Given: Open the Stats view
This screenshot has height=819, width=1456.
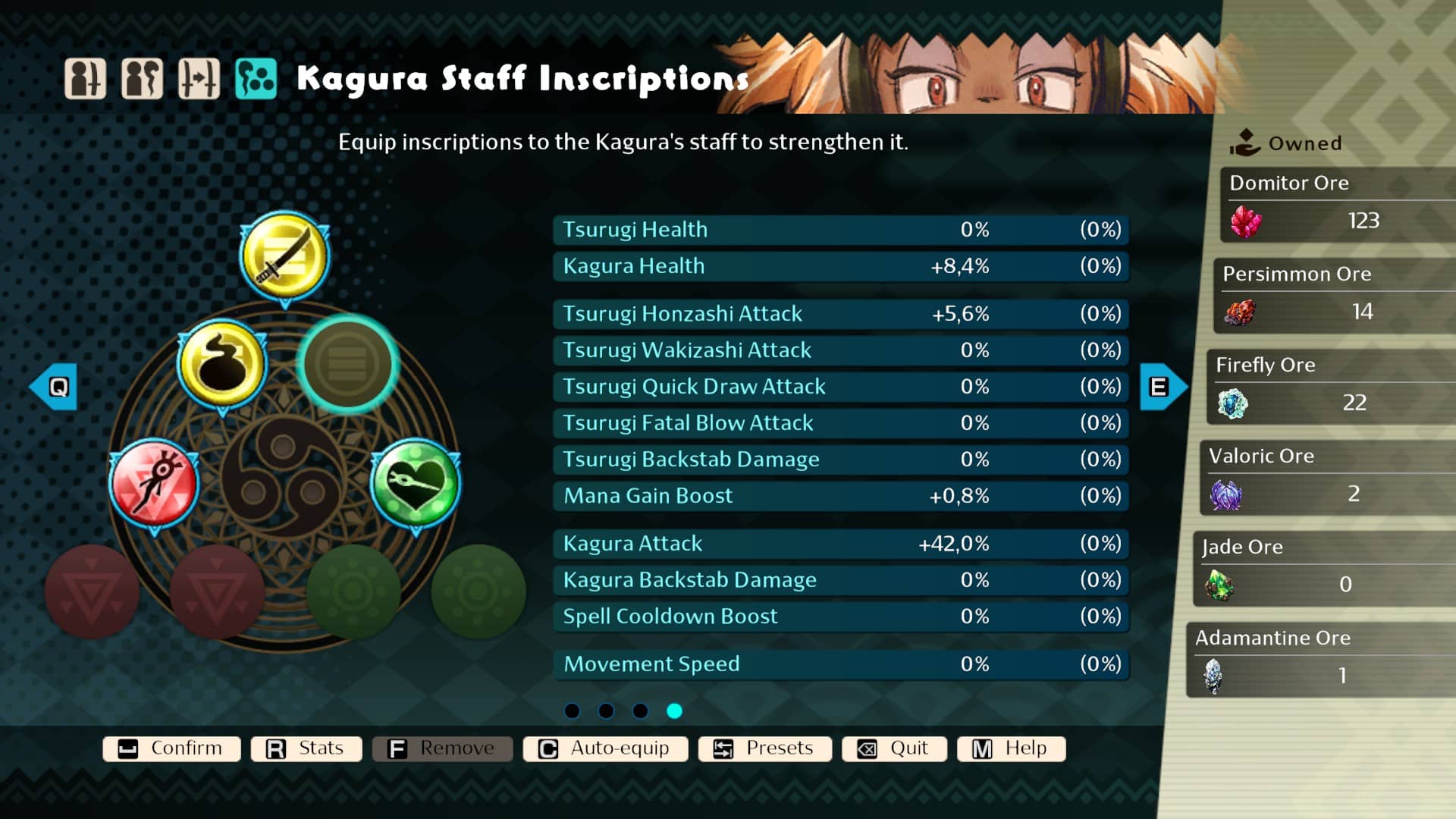Looking at the screenshot, I should pos(306,748).
